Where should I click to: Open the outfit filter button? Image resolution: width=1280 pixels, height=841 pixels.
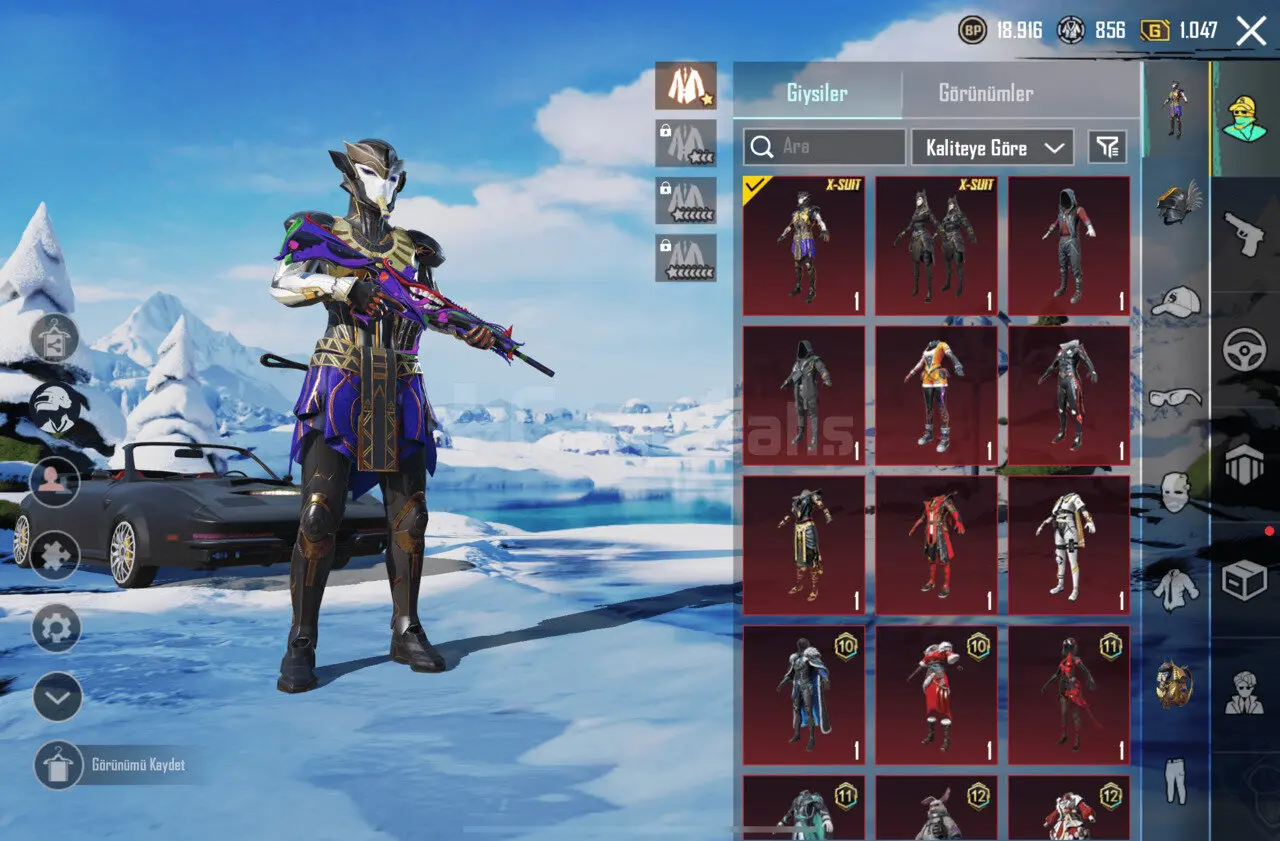click(1107, 148)
